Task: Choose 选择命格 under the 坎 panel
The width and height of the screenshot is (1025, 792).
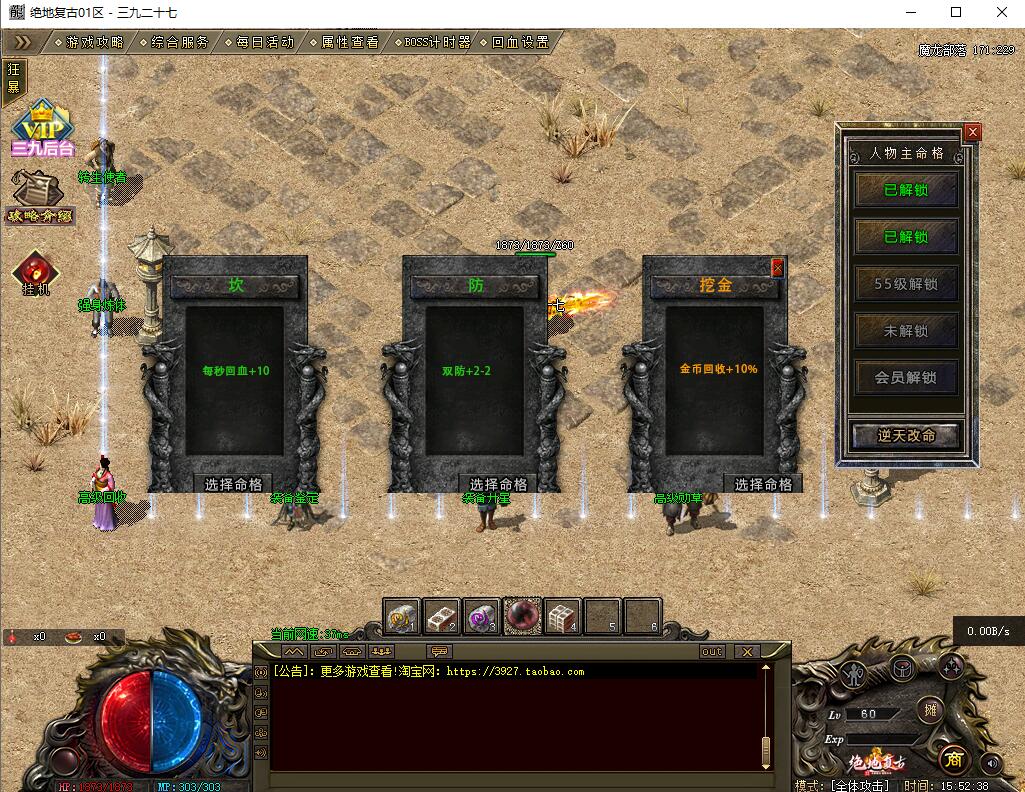Action: 233,484
